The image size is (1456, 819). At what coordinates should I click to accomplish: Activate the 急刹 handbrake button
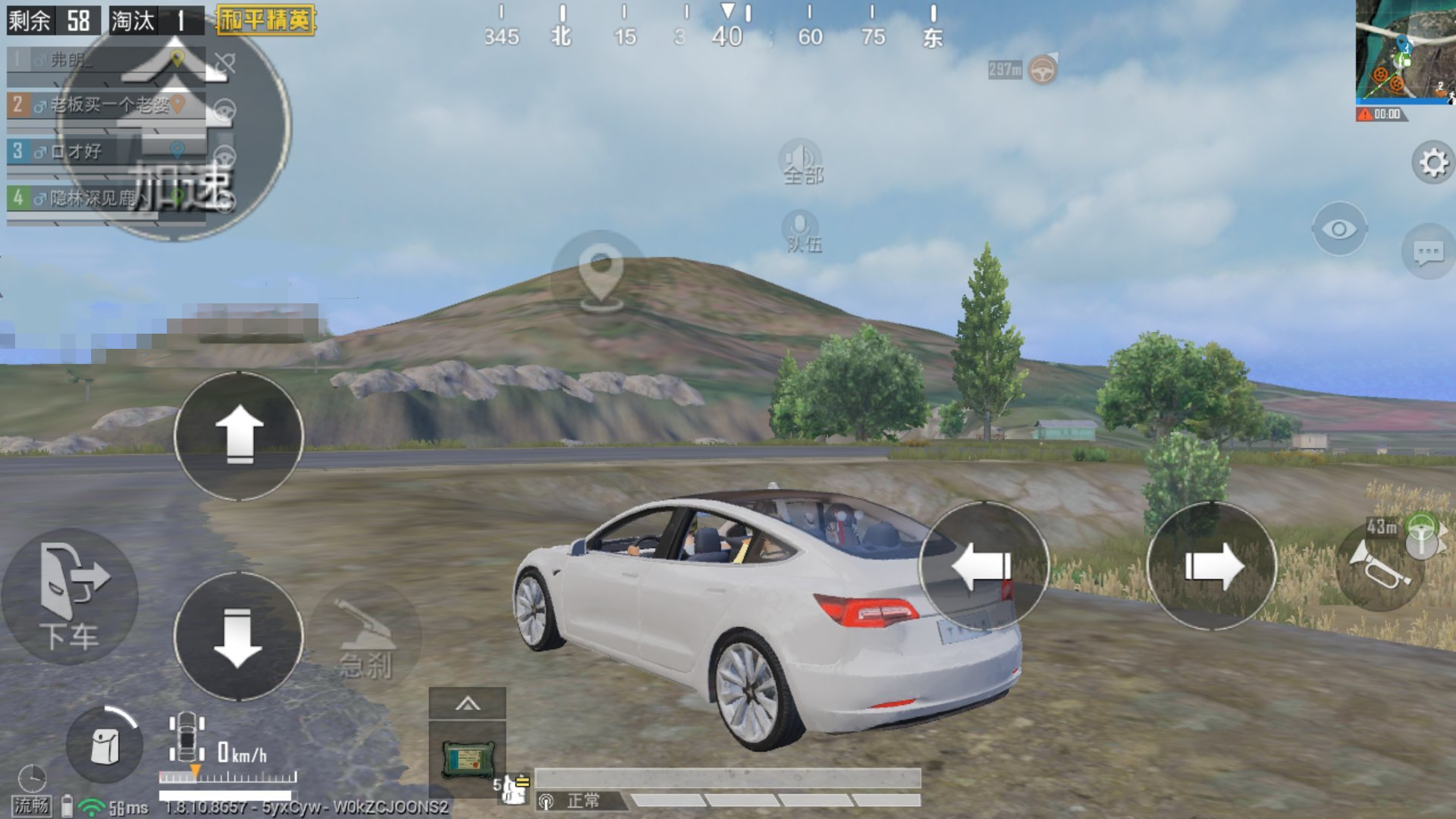pos(366,639)
